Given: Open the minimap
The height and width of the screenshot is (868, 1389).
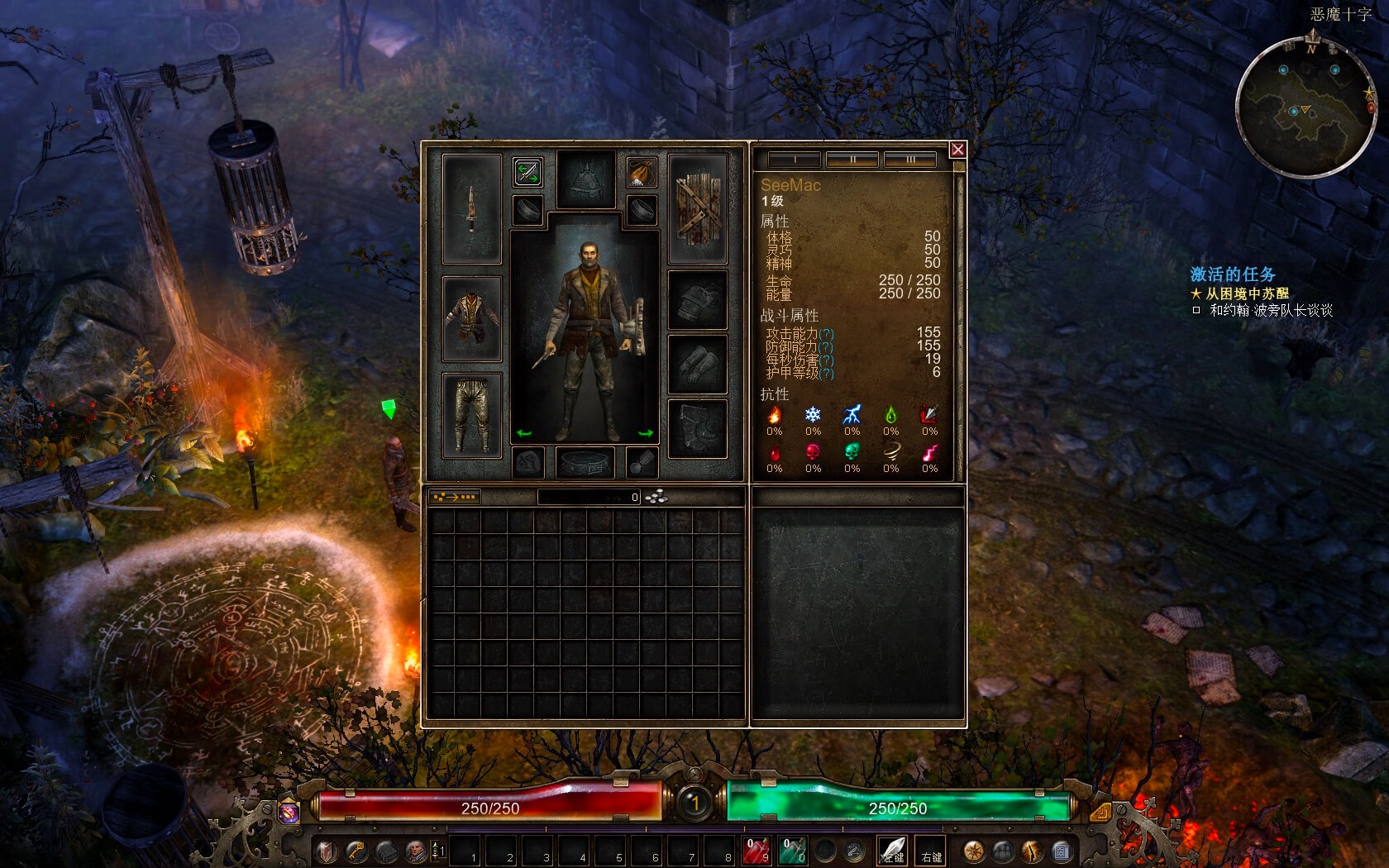Looking at the screenshot, I should [1306, 107].
